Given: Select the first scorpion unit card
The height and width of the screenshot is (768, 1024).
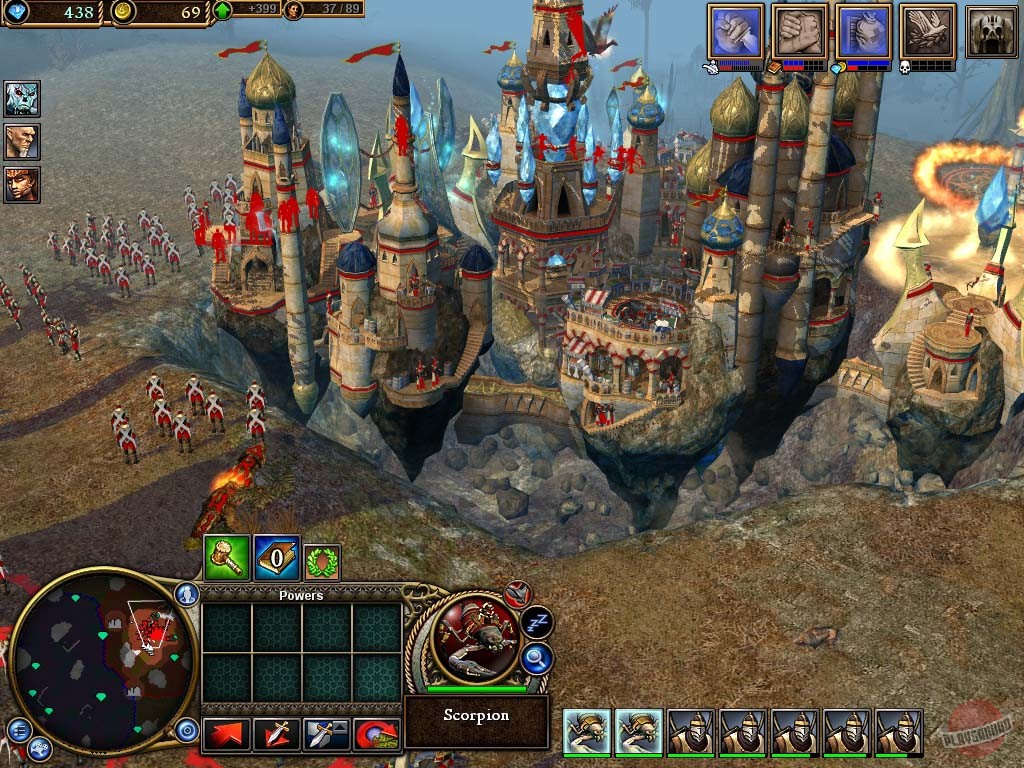Looking at the screenshot, I should point(587,733).
